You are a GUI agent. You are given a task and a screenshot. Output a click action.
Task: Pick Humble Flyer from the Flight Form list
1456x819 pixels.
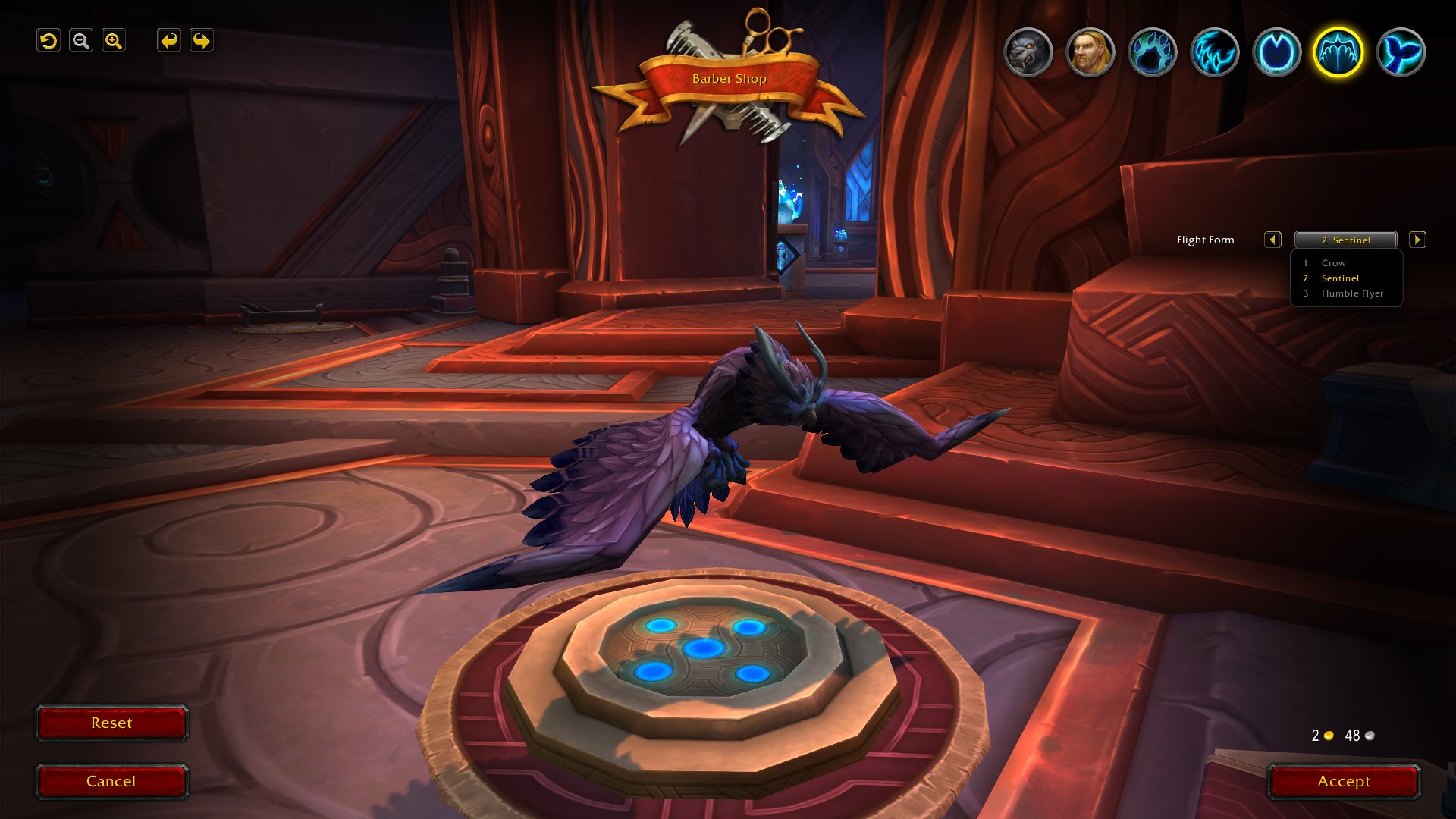[x=1352, y=293]
